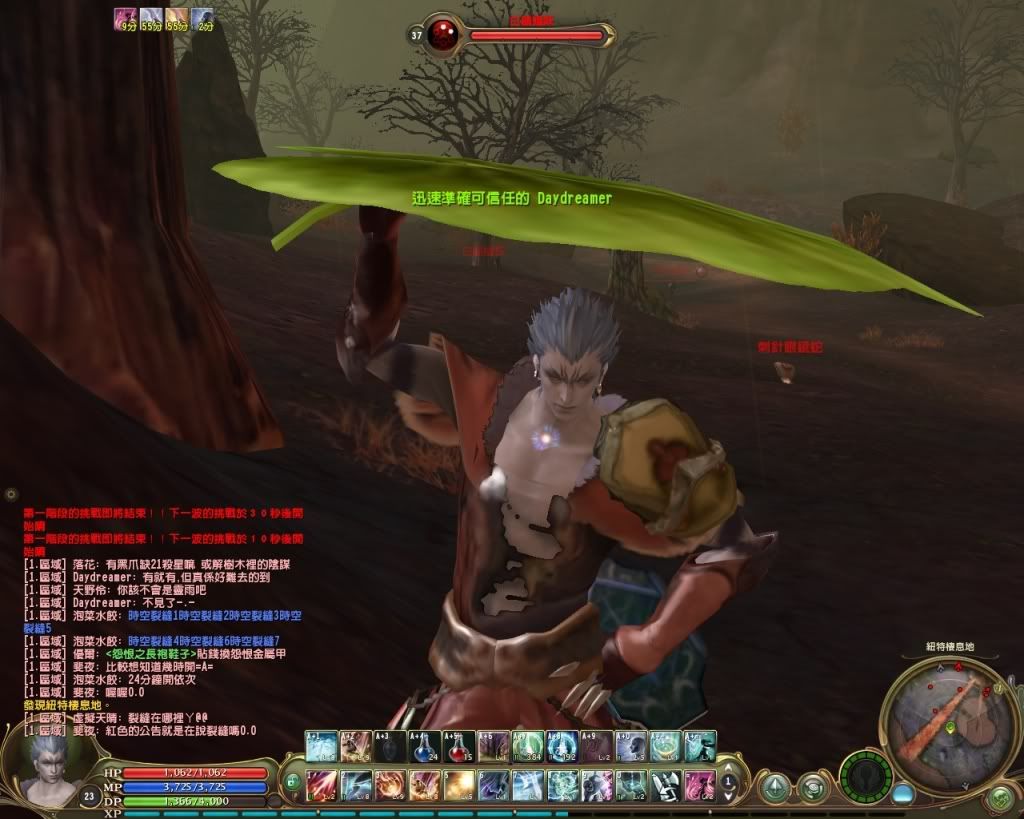Image resolution: width=1024 pixels, height=819 pixels.
Task: Activate the icy blue skill in slot A+1
Action: tap(321, 746)
